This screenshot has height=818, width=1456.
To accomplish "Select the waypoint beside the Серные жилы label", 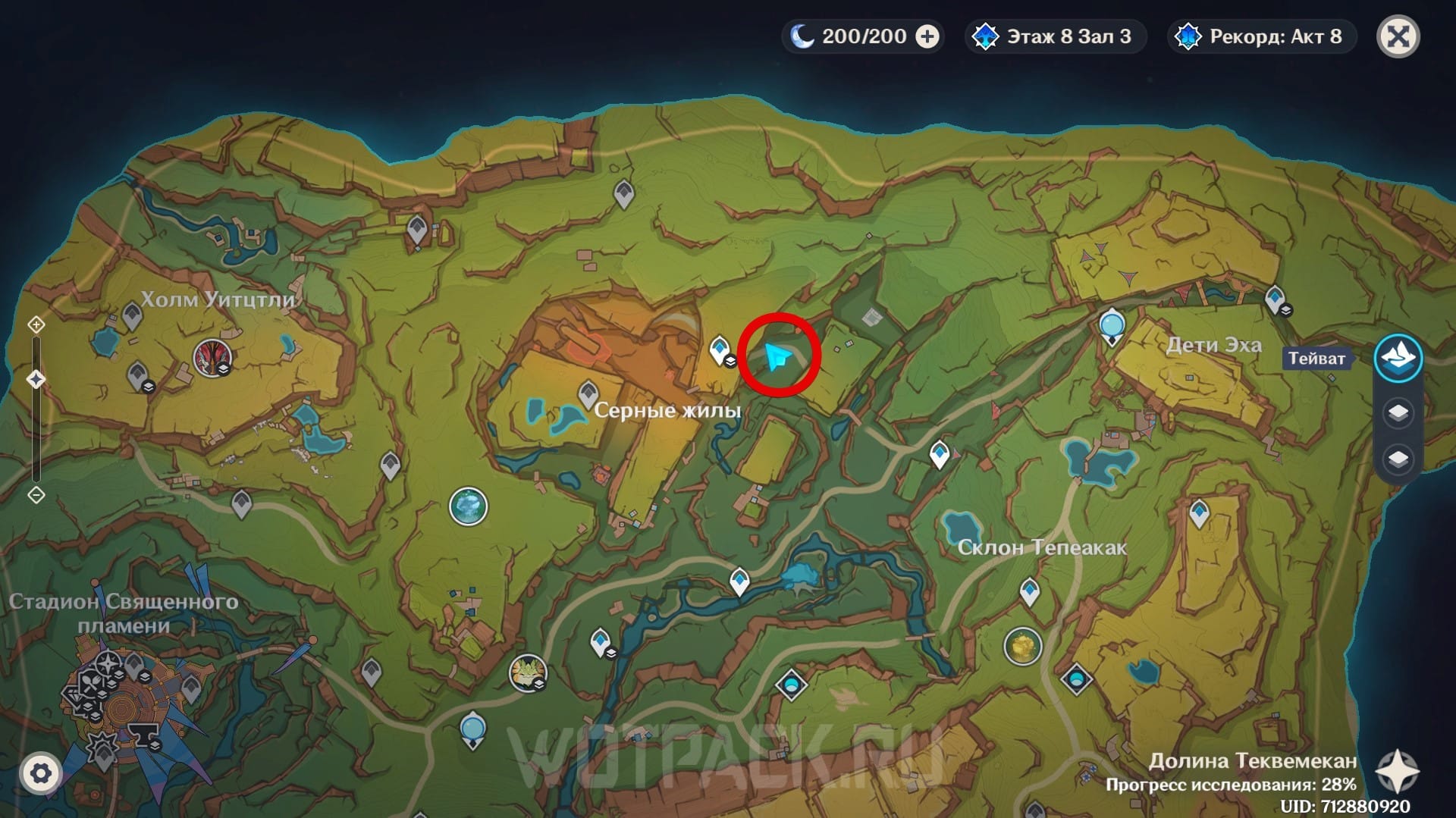I will (588, 394).
